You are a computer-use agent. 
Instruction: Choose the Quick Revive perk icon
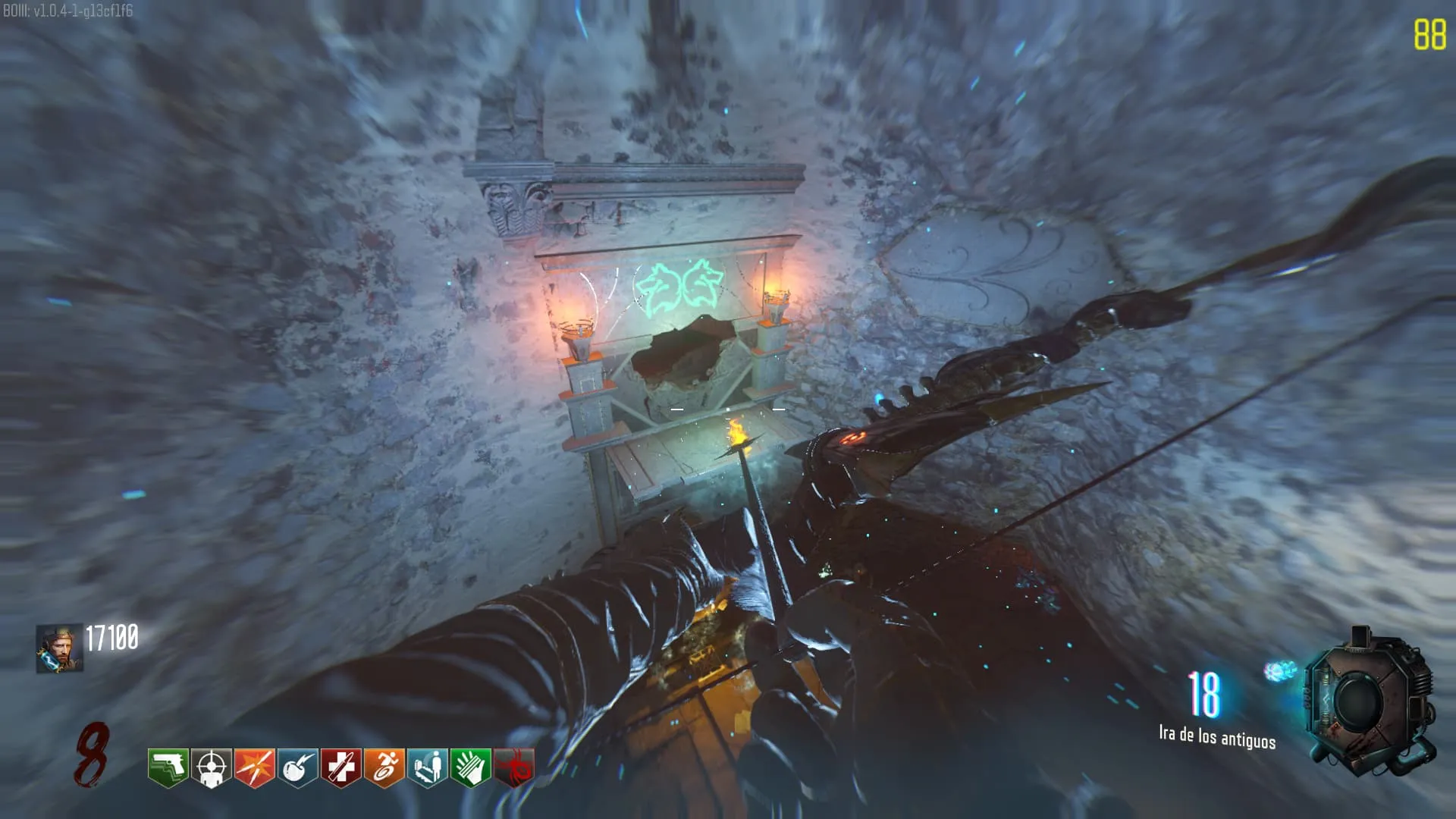[427, 767]
